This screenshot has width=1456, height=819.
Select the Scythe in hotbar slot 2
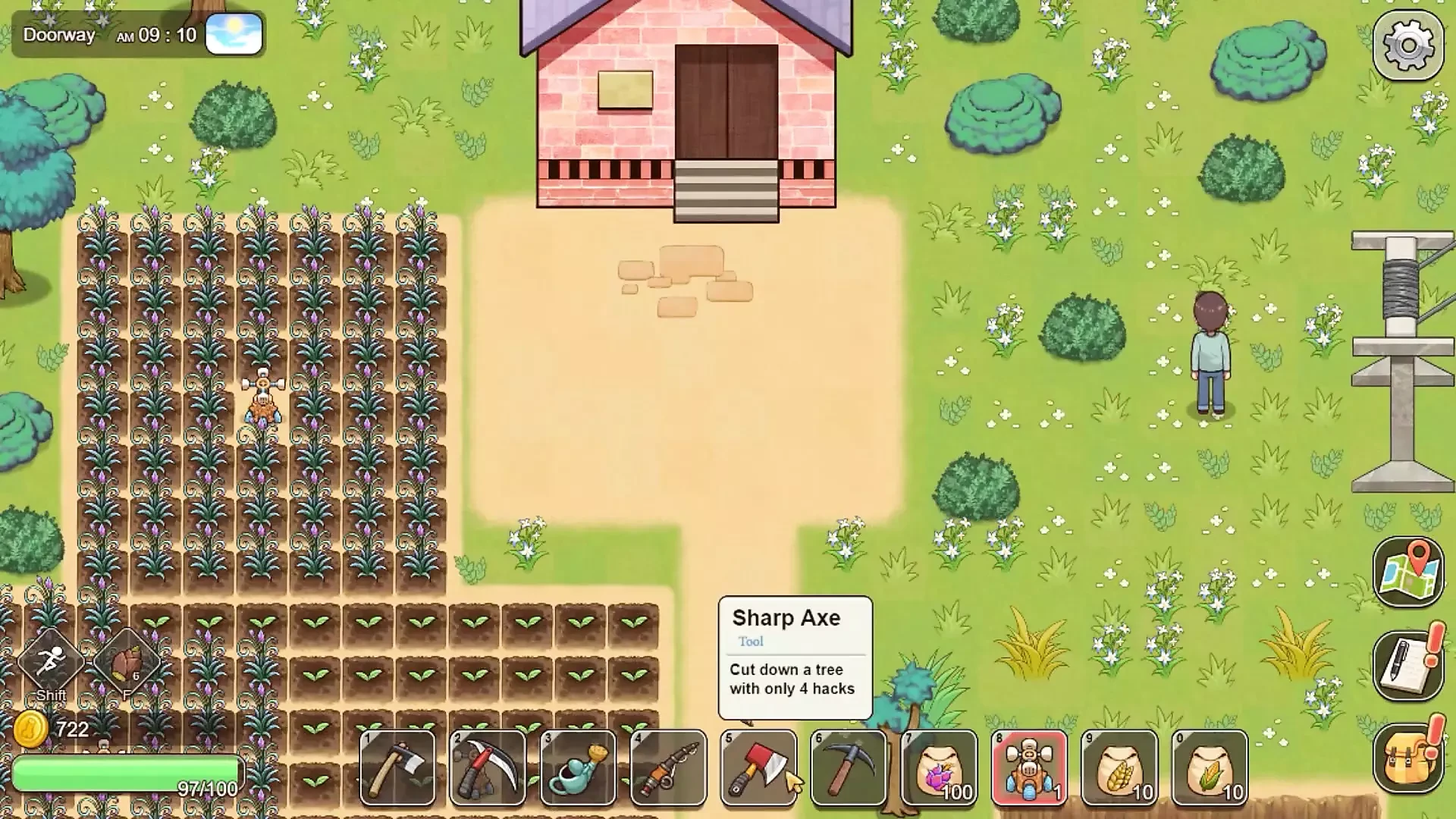(488, 767)
